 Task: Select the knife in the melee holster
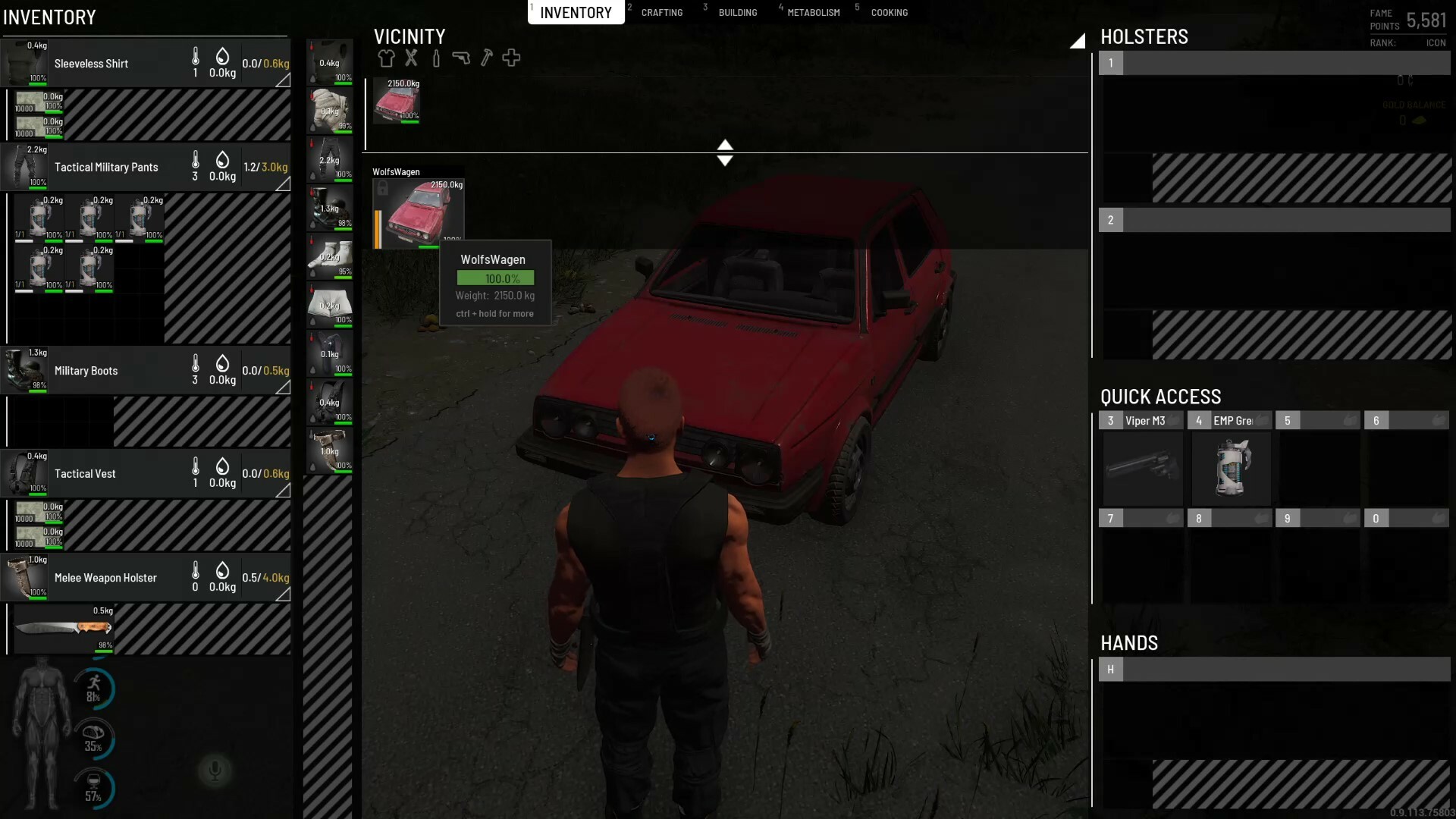(x=64, y=628)
